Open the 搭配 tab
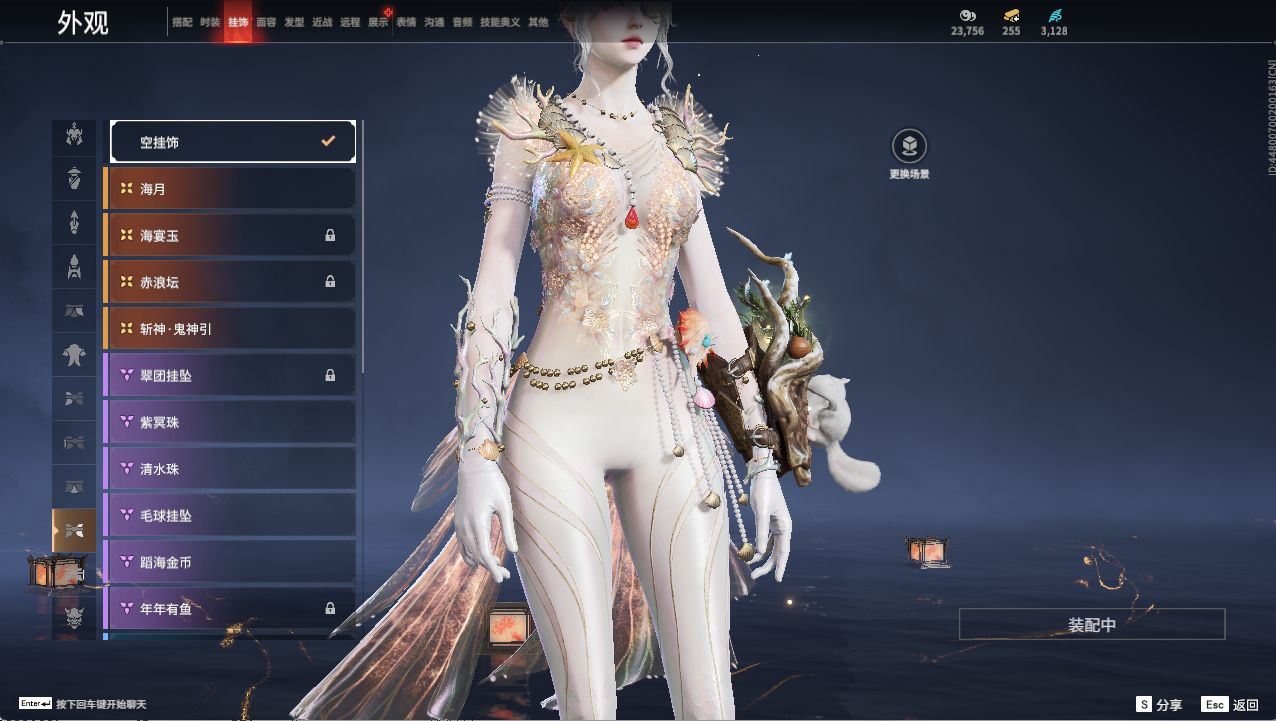The height and width of the screenshot is (721, 1276). [182, 22]
